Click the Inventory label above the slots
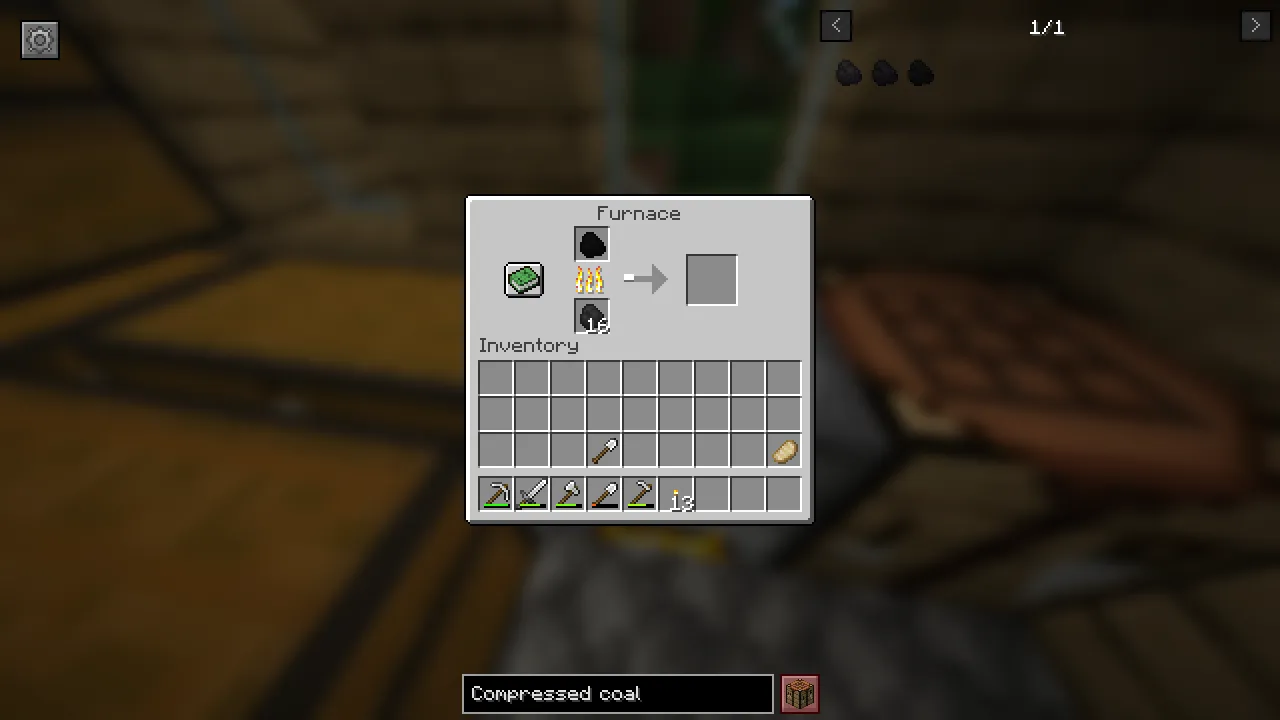The width and height of the screenshot is (1280, 720). point(528,345)
